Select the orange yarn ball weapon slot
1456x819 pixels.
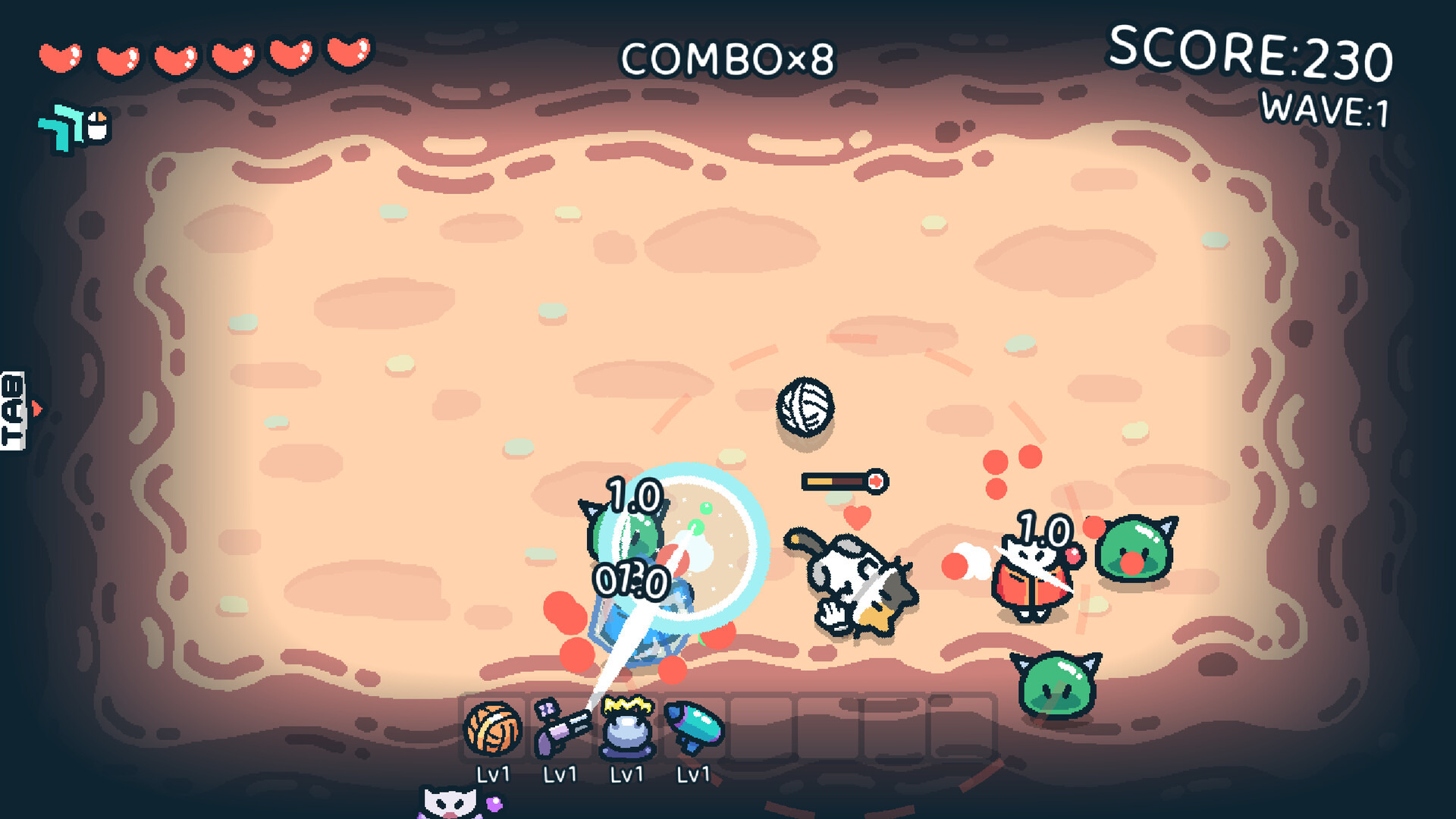pyautogui.click(x=493, y=728)
